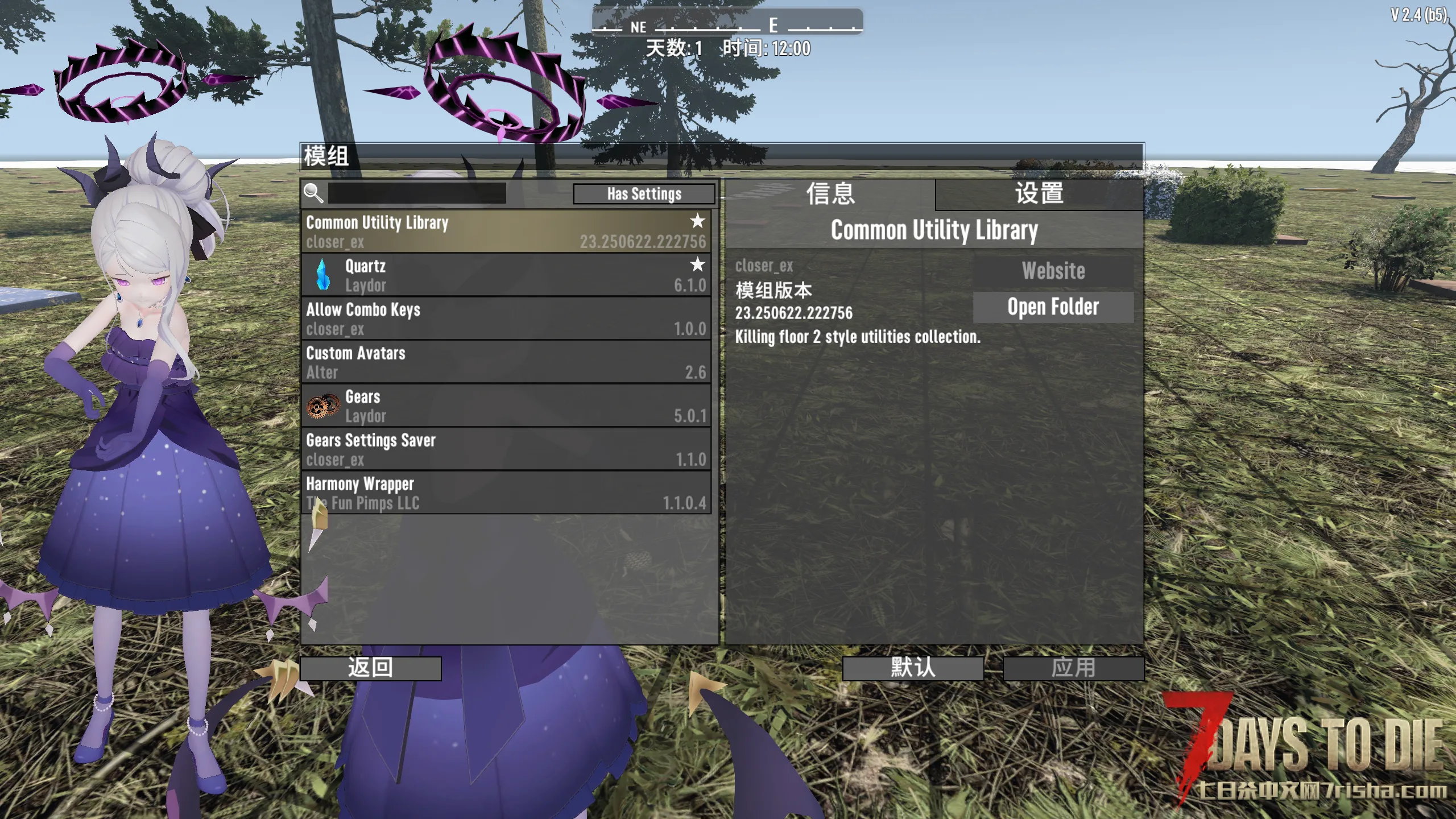
Task: Open the mod's Website link
Action: click(1053, 271)
